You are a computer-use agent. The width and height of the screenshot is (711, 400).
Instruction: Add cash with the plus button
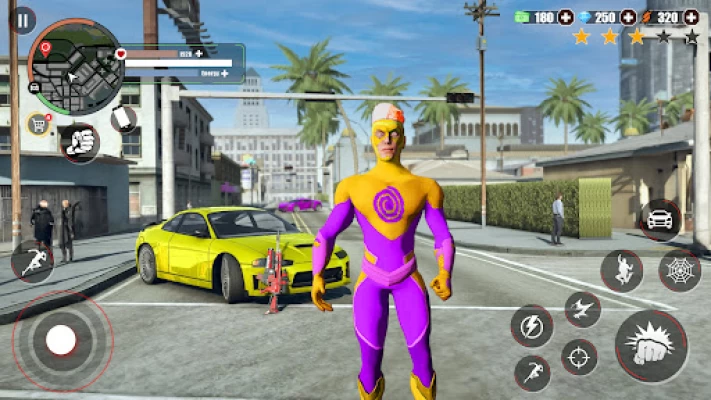pyautogui.click(x=566, y=17)
